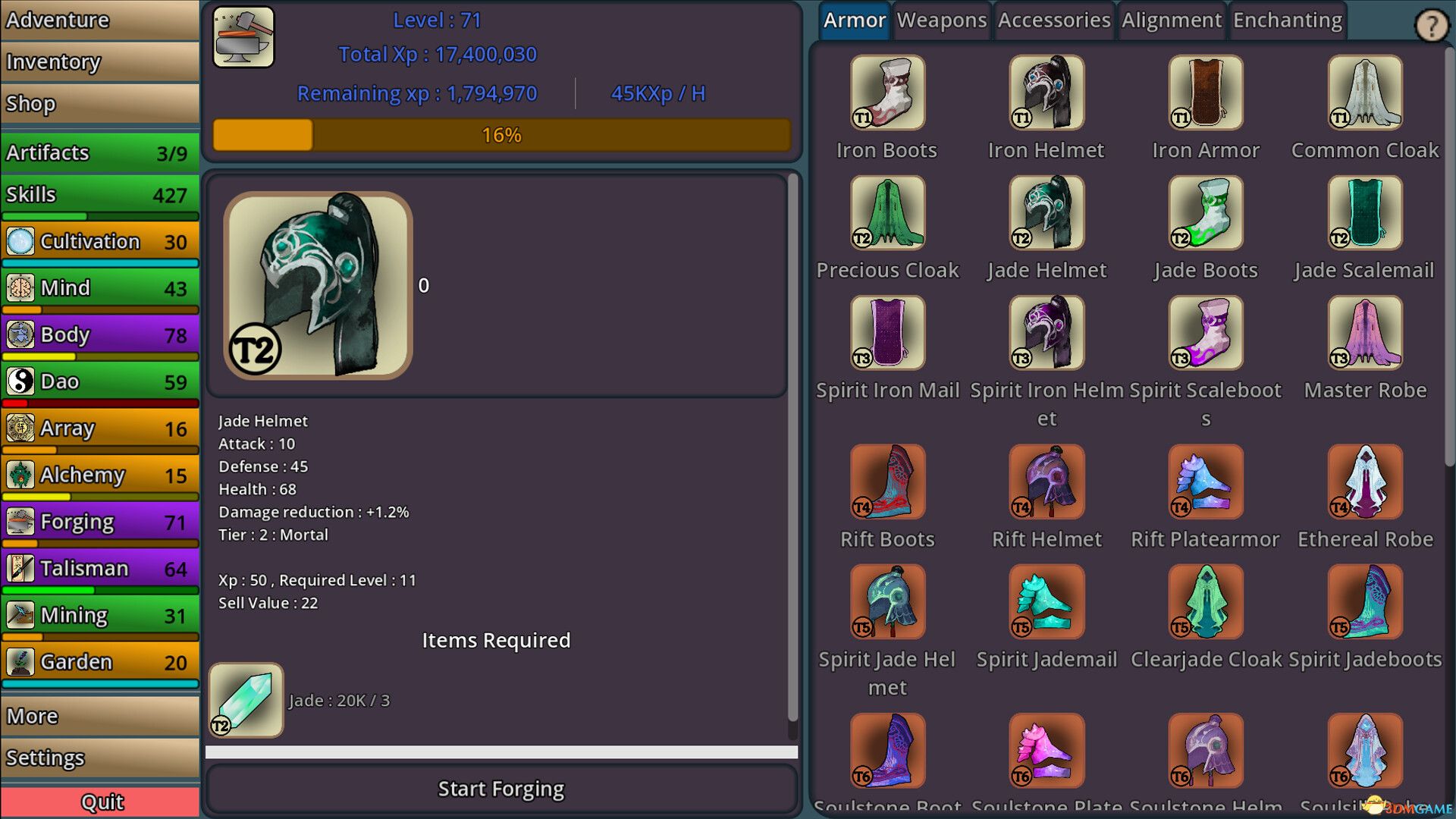
Task: Switch to the Weapons tab
Action: pyautogui.click(x=941, y=20)
